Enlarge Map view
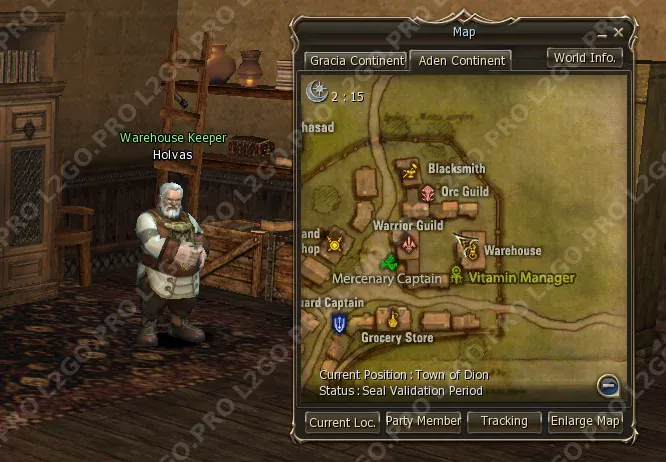Screen dimensions: 666x462 585,422
